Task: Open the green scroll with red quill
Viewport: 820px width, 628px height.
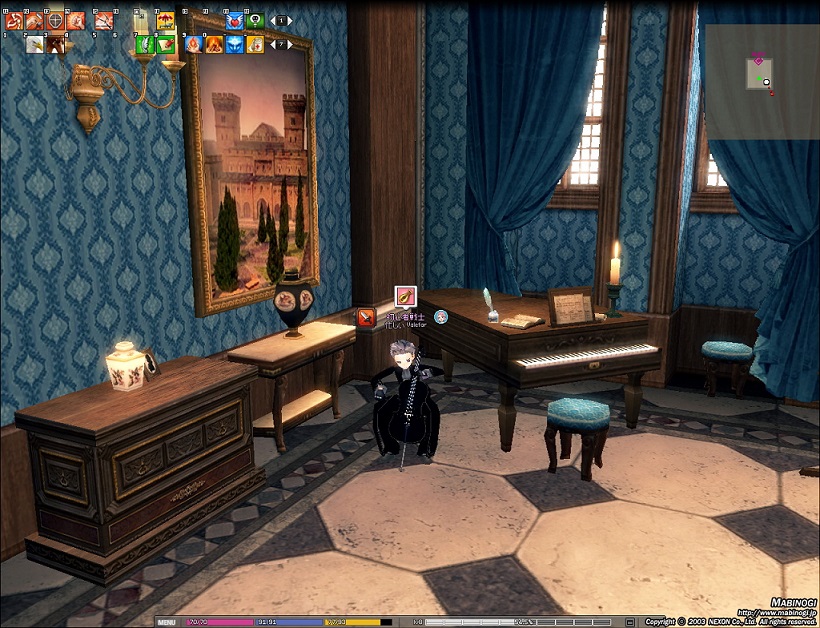Action: [165, 44]
